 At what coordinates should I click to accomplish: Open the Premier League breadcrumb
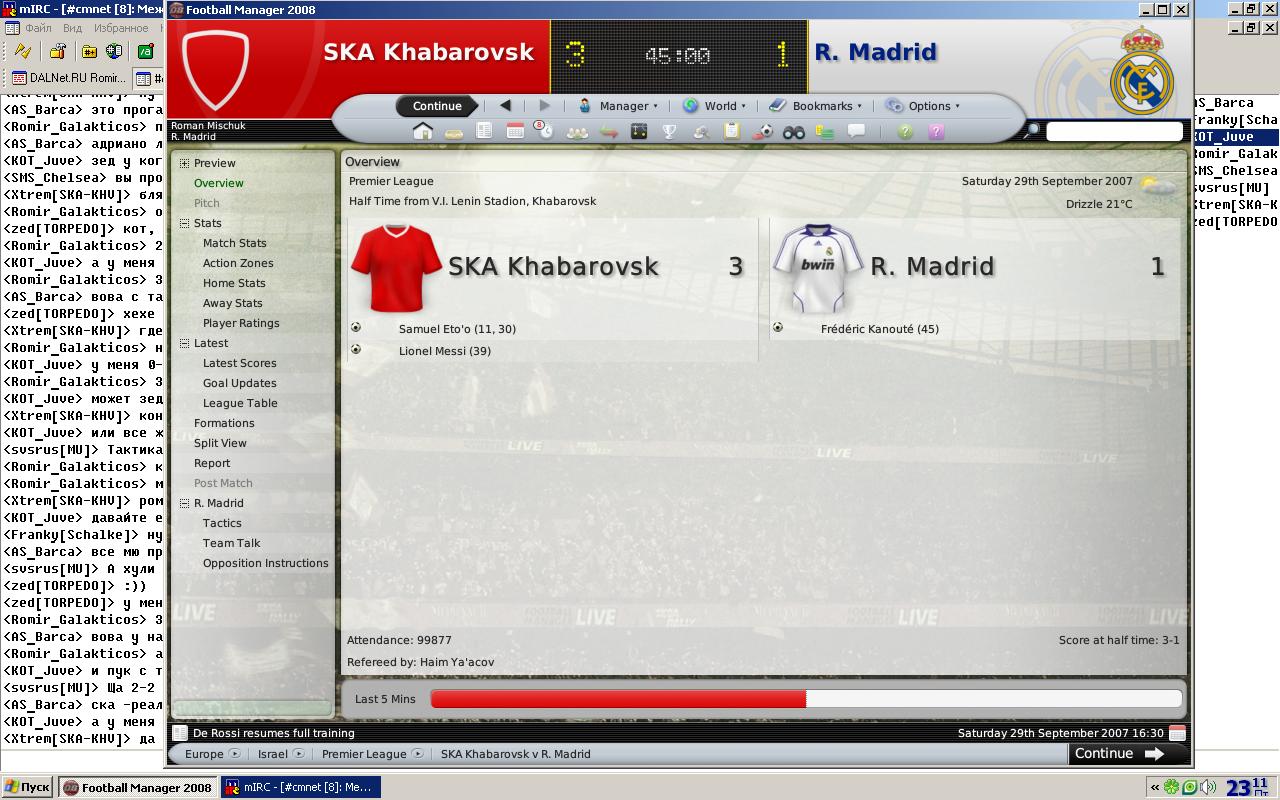coord(364,754)
